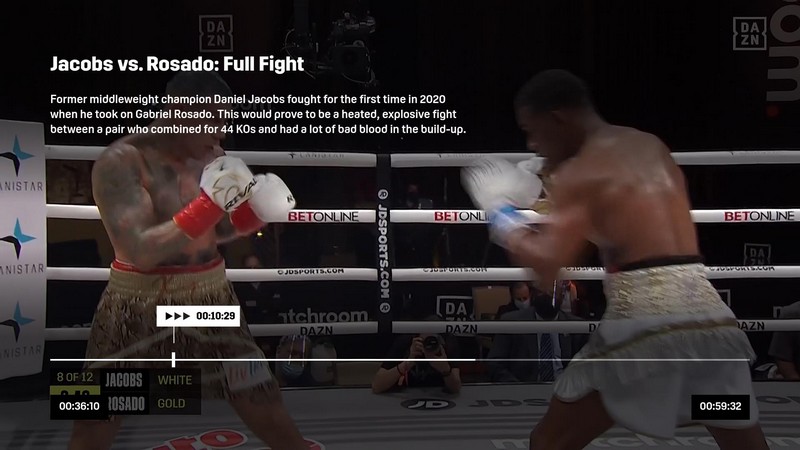800x450 pixels.
Task: Click the video progress bar
Action: 400,359
